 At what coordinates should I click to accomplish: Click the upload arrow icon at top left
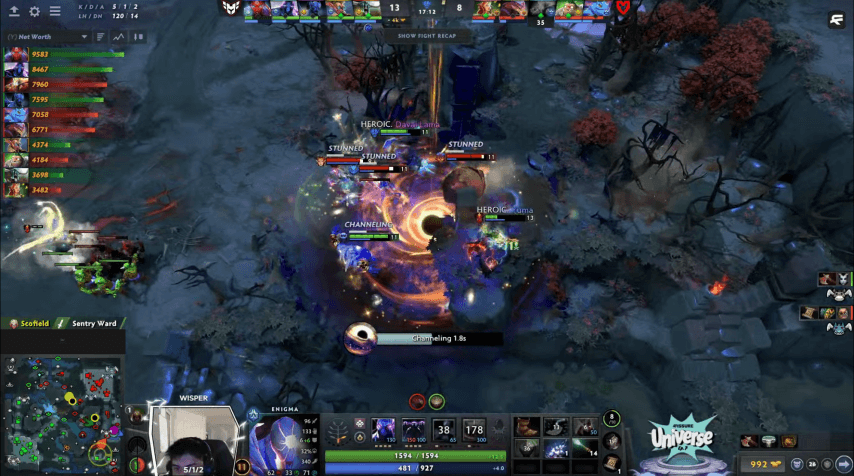(14, 12)
